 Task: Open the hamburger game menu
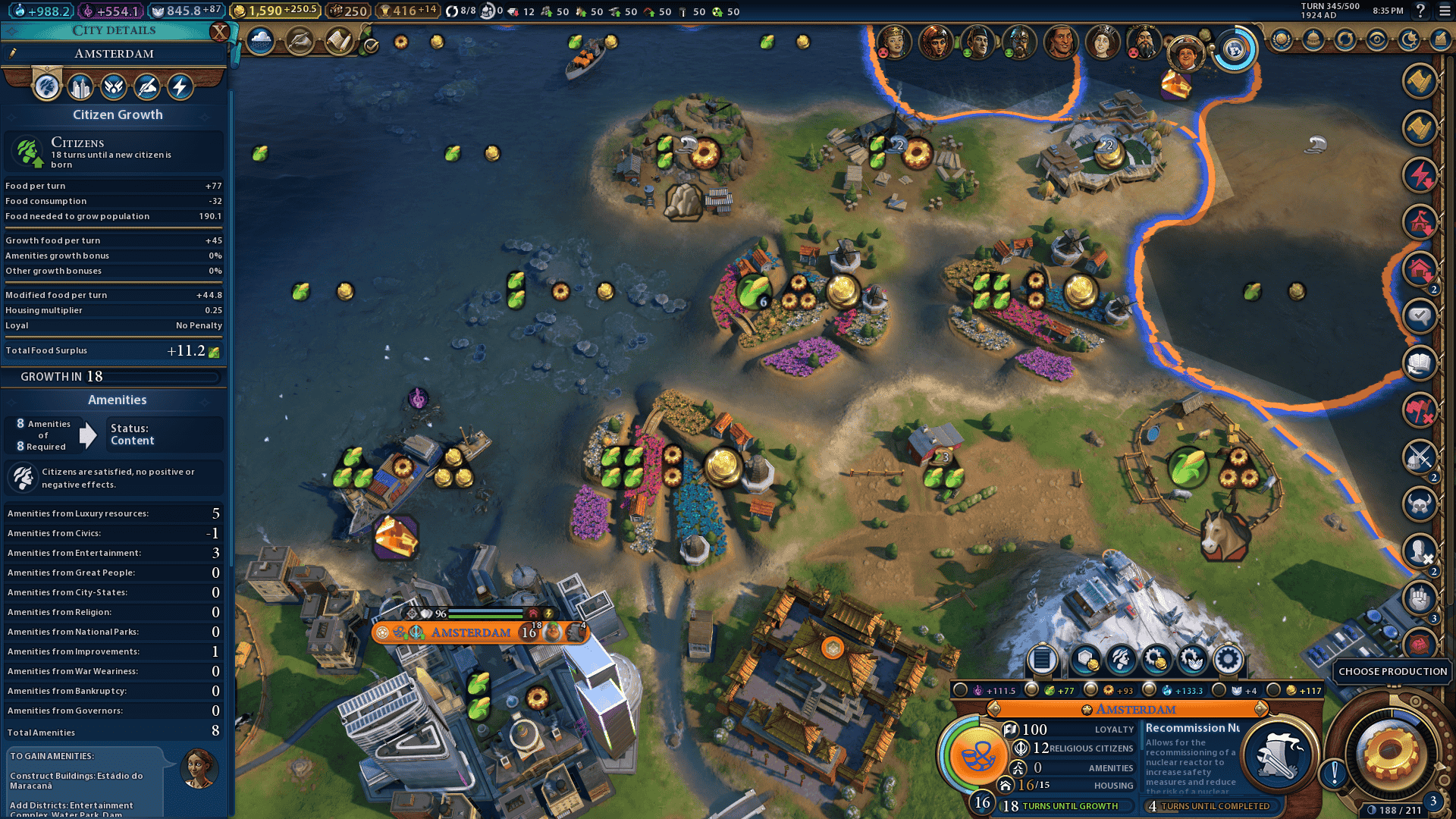pyautogui.click(x=1441, y=11)
